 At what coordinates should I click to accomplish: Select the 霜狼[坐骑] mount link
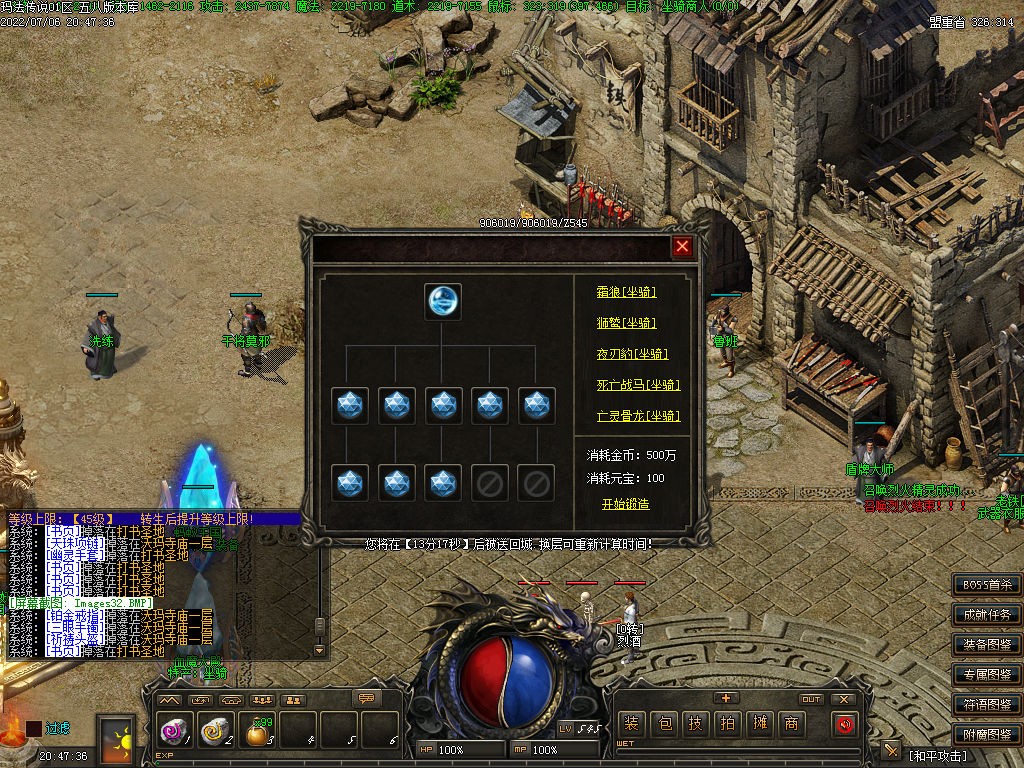point(626,292)
